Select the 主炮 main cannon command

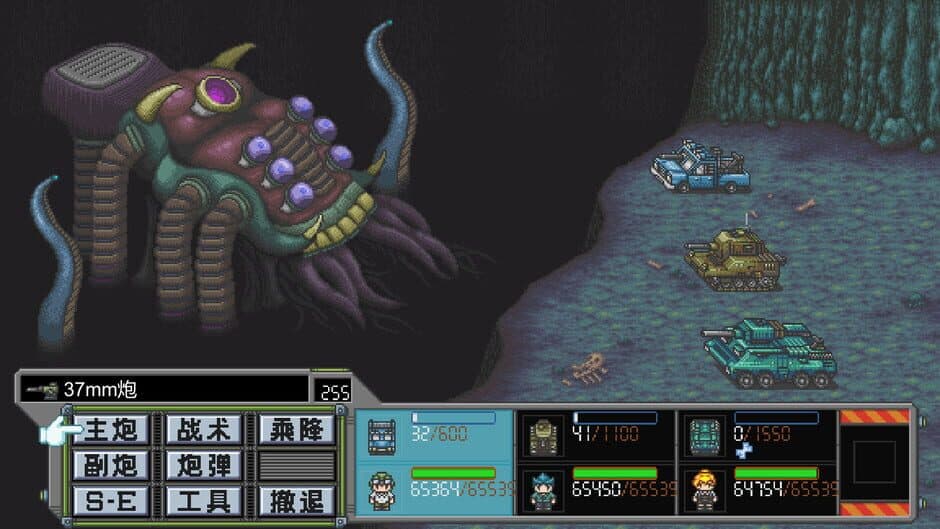click(x=111, y=430)
